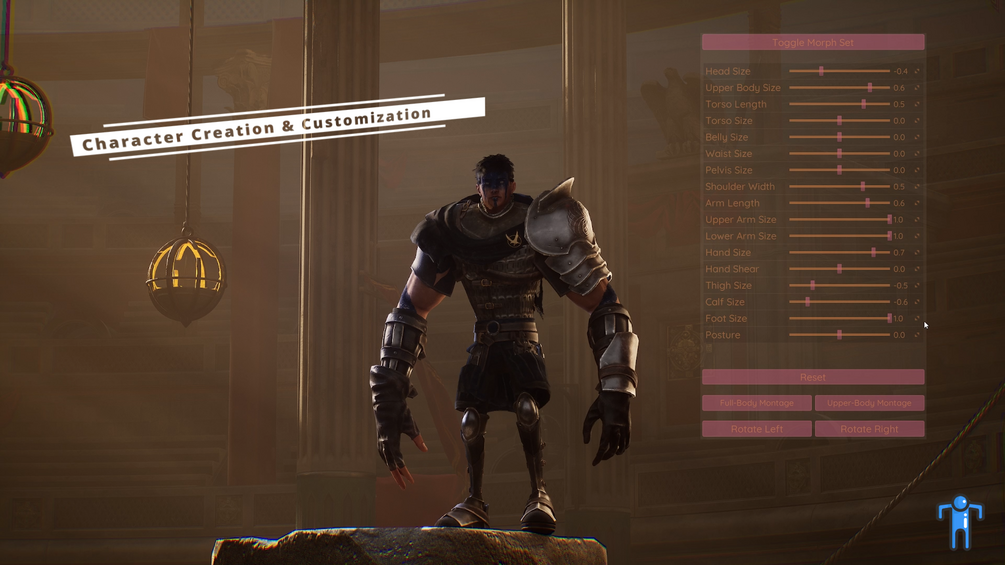Click the reset icon beside Head Size
The image size is (1005, 565).
click(x=917, y=71)
